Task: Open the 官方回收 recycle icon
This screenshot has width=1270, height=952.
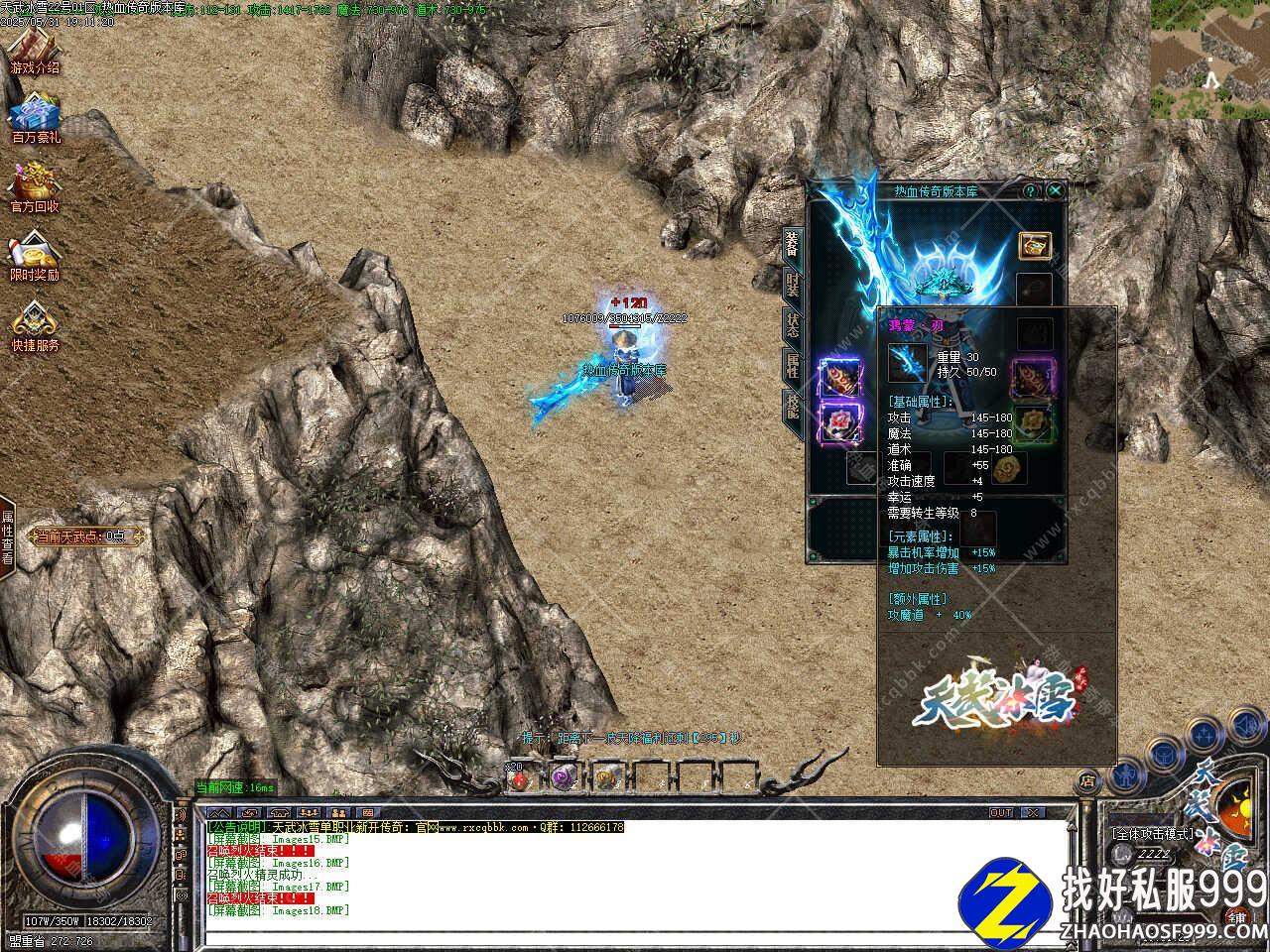Action: (x=35, y=186)
